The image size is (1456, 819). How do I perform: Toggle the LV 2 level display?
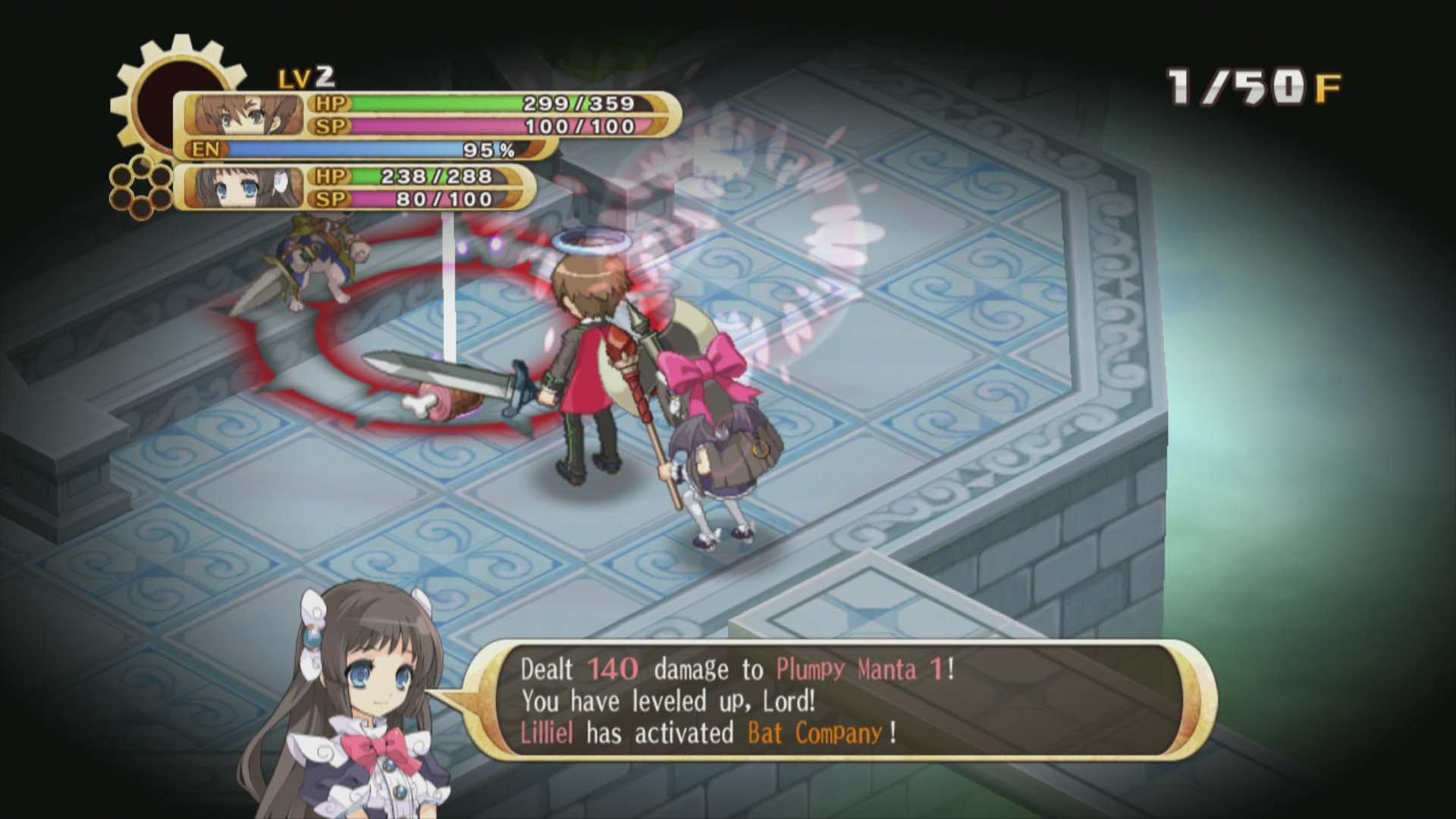pos(306,76)
